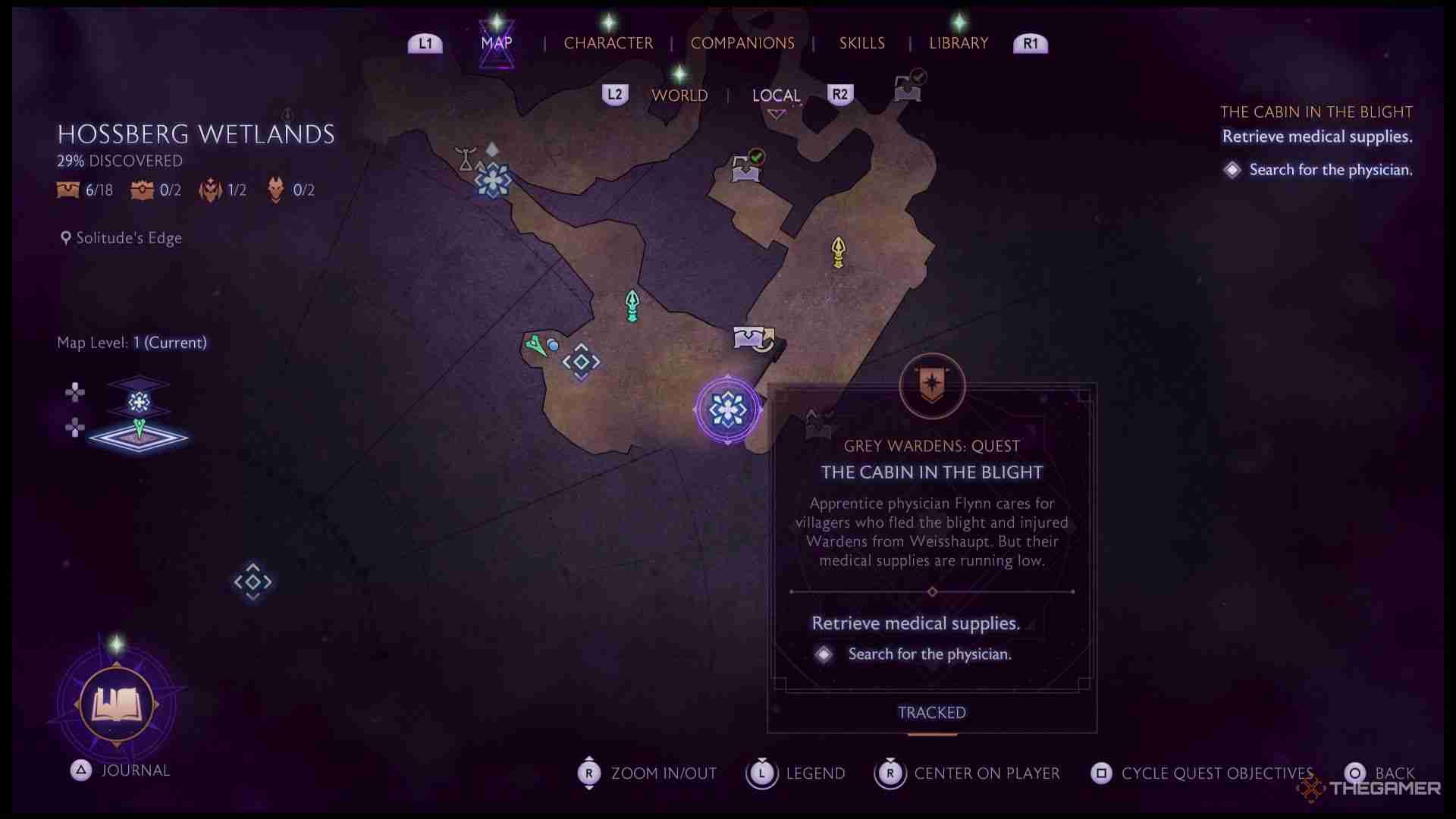Select the diamond fast-travel marker outside the map
The image size is (1456, 819).
(x=253, y=582)
